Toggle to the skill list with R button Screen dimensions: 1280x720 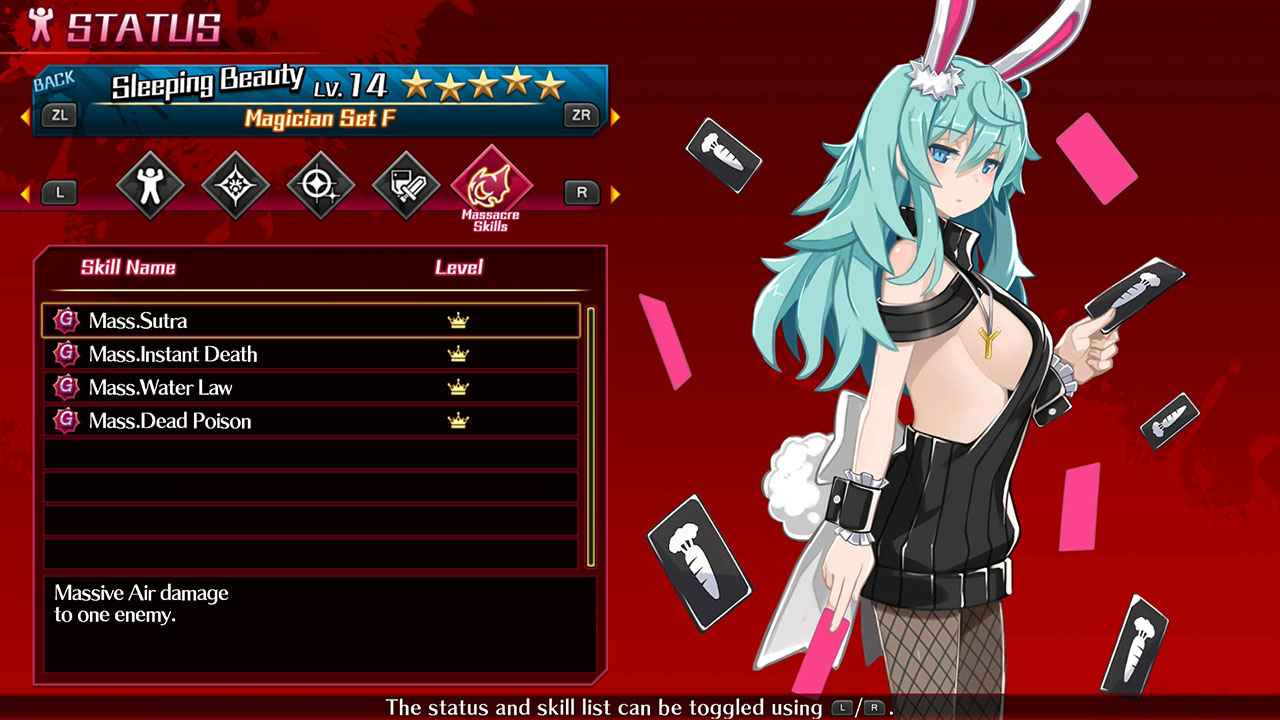click(582, 192)
